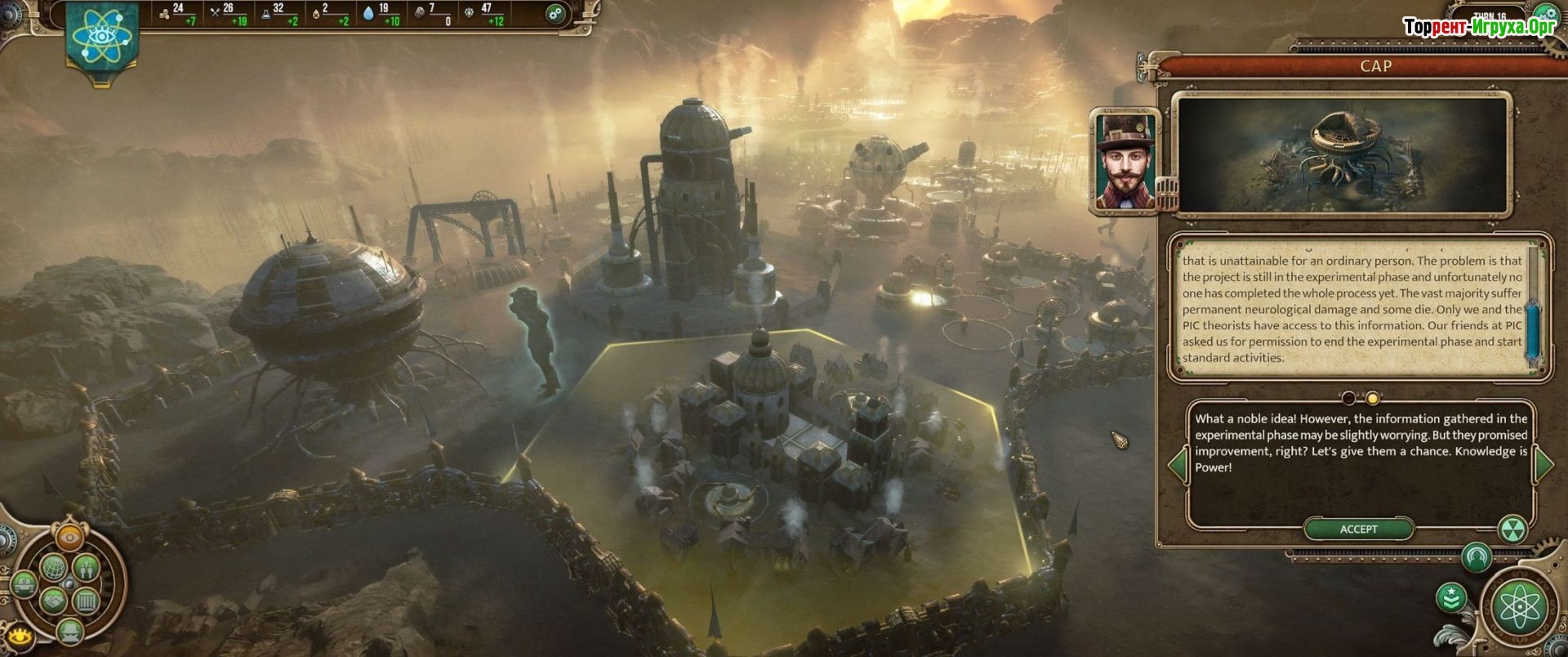Open the people population panel on the wheel
Image resolution: width=1568 pixels, height=657 pixels.
pos(87,566)
